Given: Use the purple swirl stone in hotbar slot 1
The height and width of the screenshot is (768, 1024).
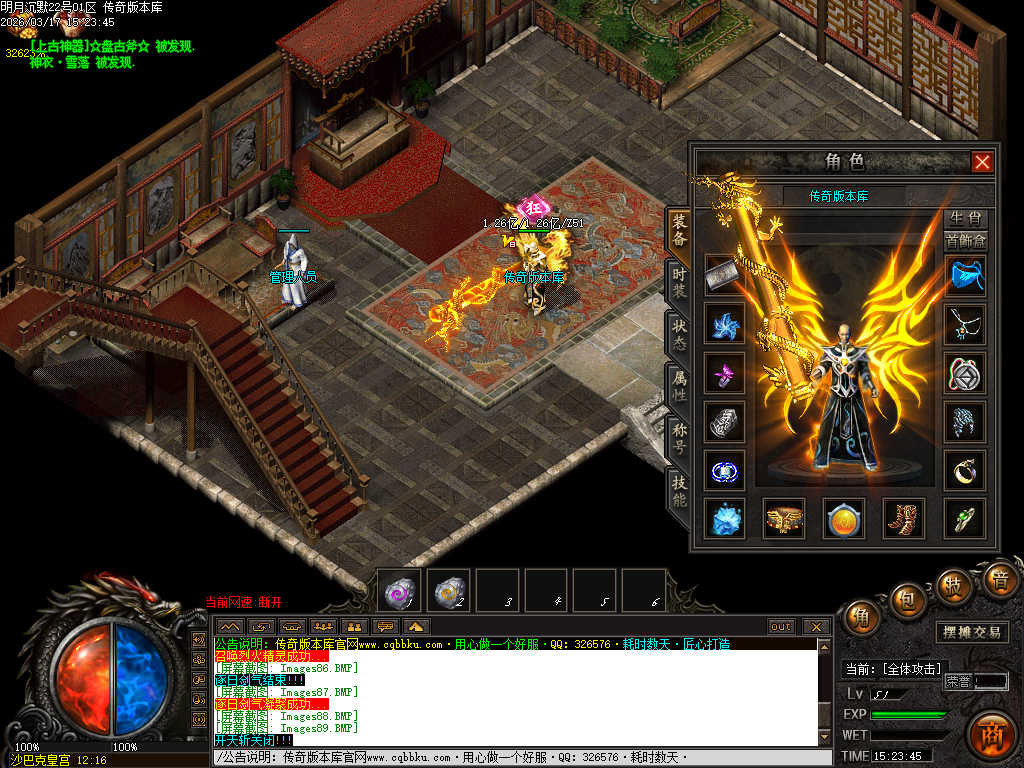Looking at the screenshot, I should click(402, 592).
